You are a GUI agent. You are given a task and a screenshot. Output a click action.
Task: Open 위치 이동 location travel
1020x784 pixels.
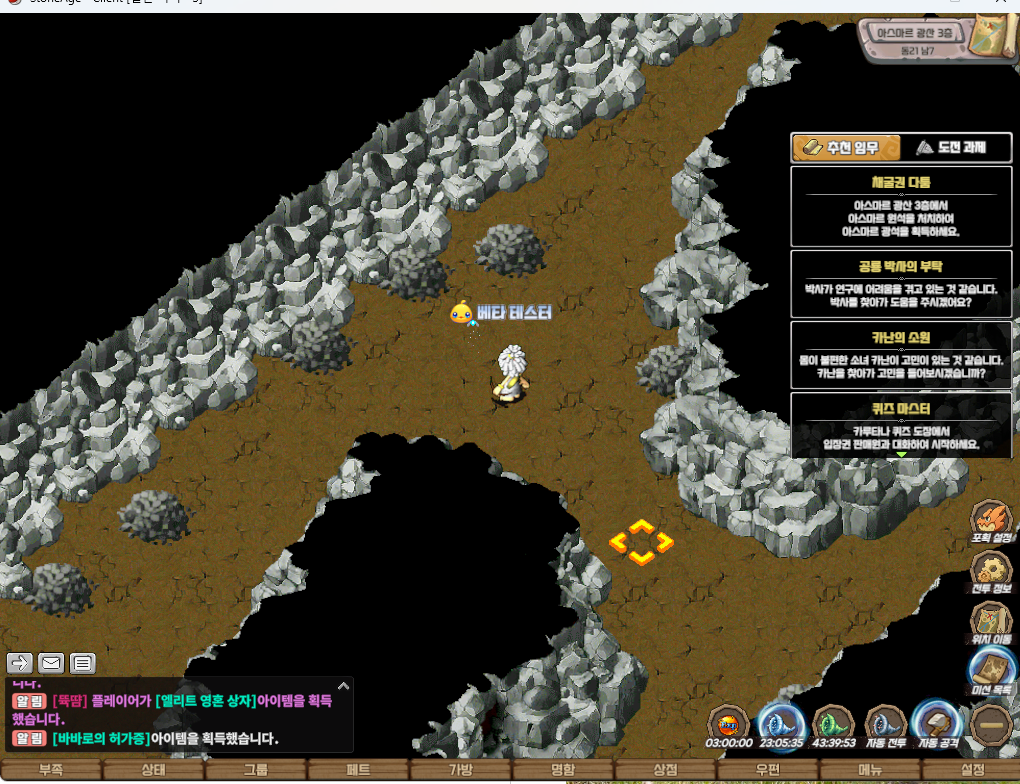[x=992, y=625]
